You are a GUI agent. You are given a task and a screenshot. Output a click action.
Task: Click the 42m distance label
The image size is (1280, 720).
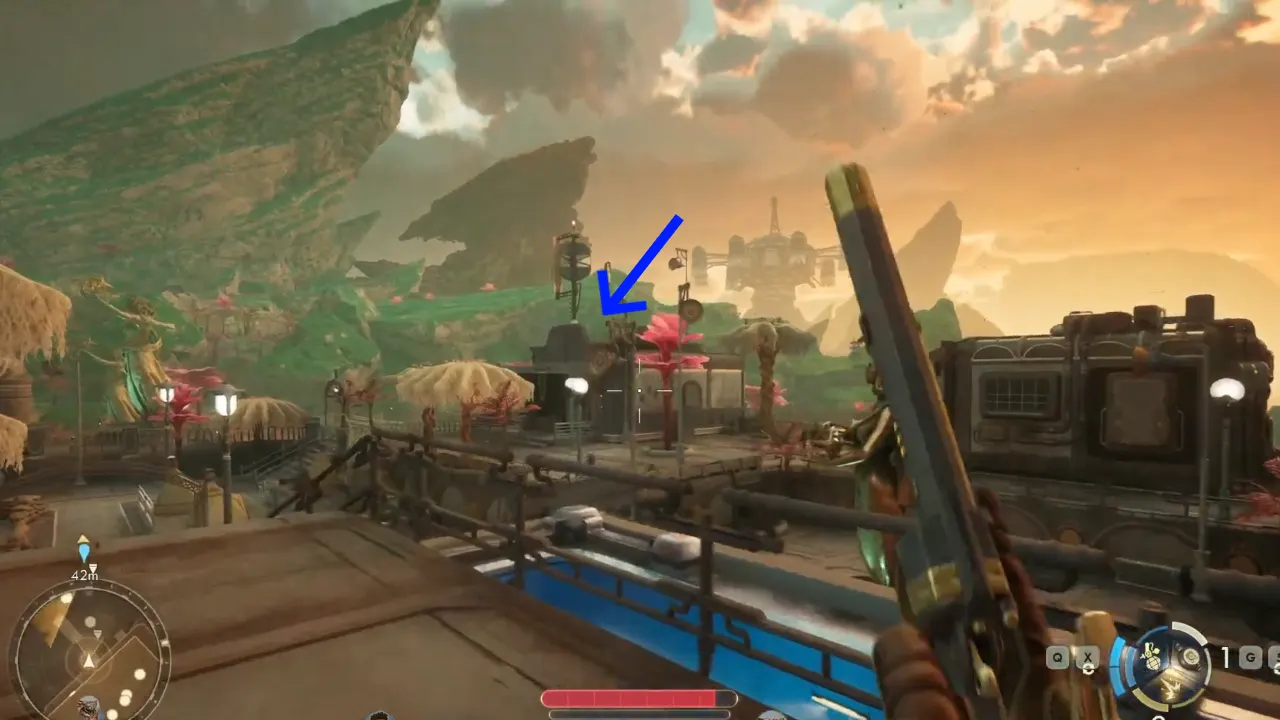(x=85, y=574)
